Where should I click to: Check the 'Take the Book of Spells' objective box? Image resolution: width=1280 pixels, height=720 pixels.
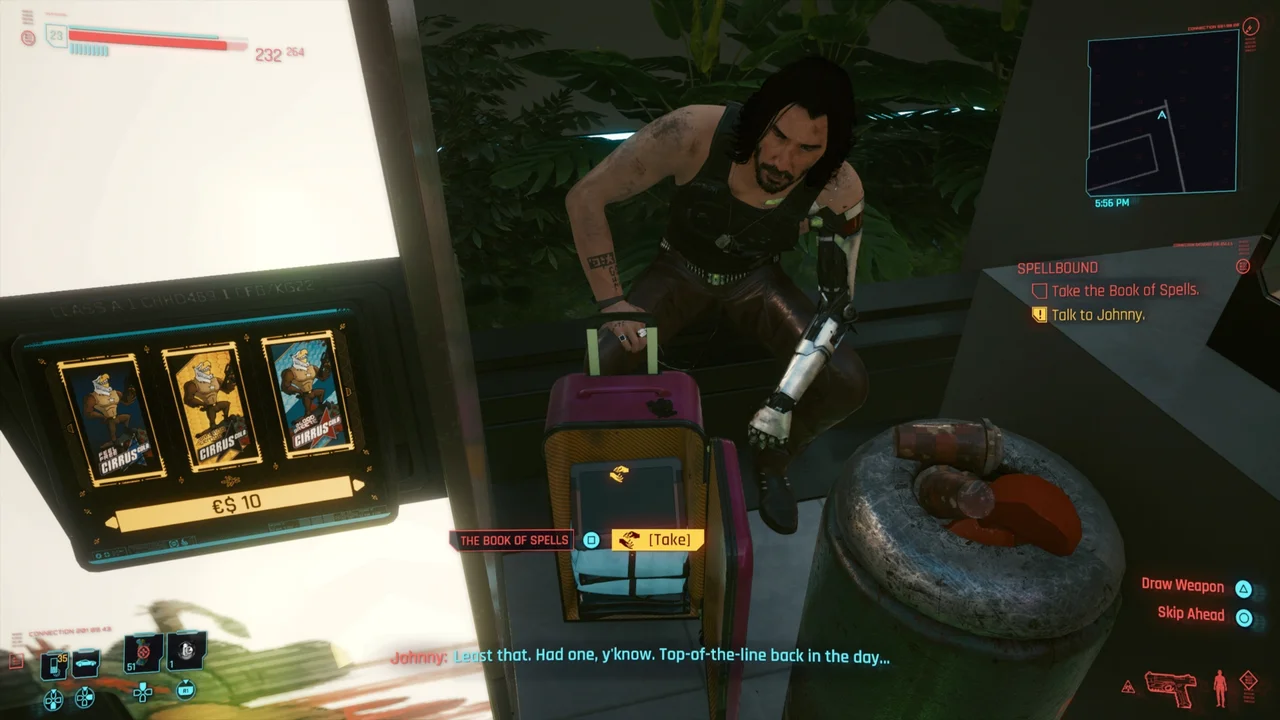pyautogui.click(x=1039, y=290)
